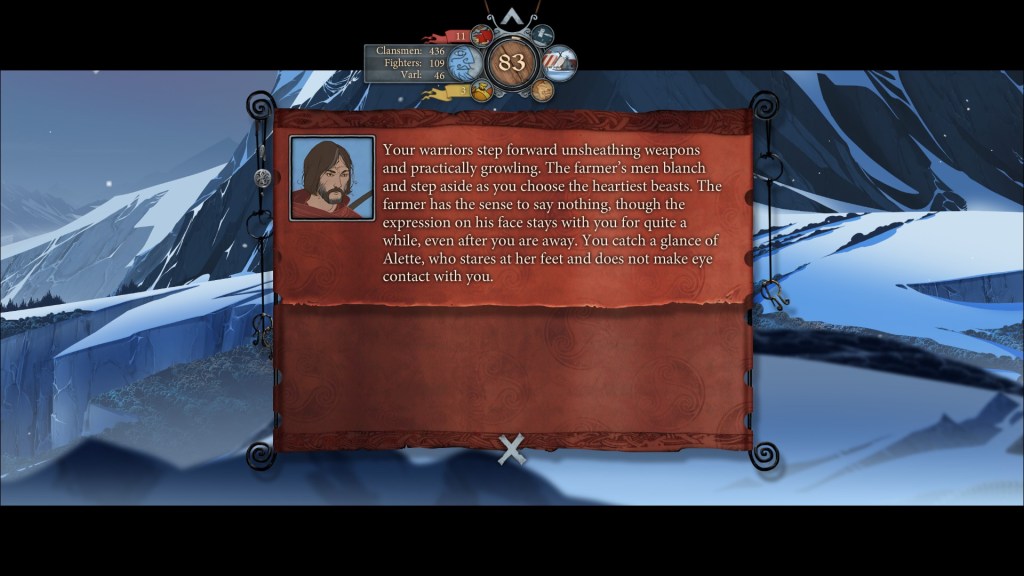Image resolution: width=1024 pixels, height=576 pixels.
Task: Click the heroes face icon
Action: (542, 91)
